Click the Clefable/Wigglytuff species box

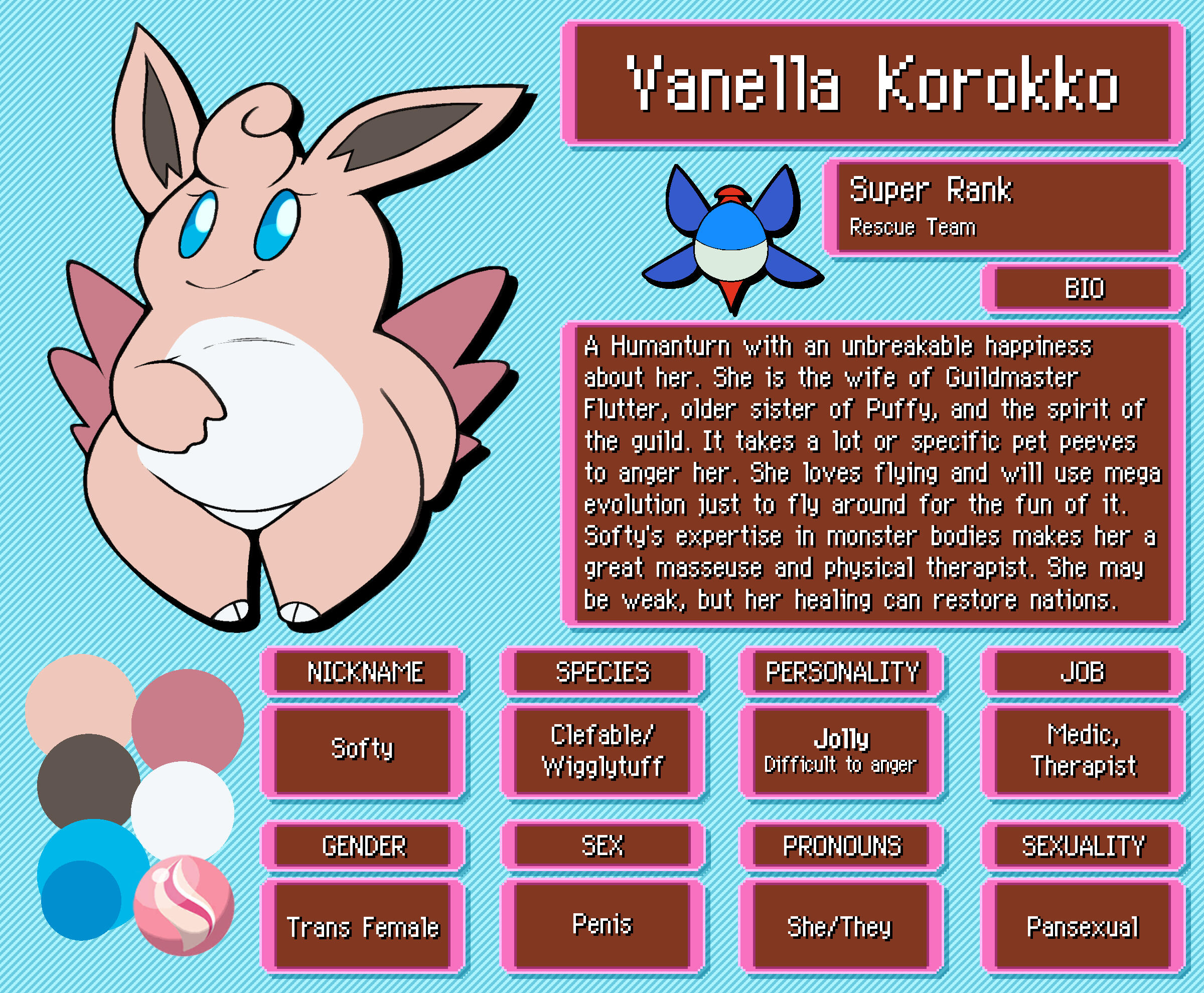(603, 750)
